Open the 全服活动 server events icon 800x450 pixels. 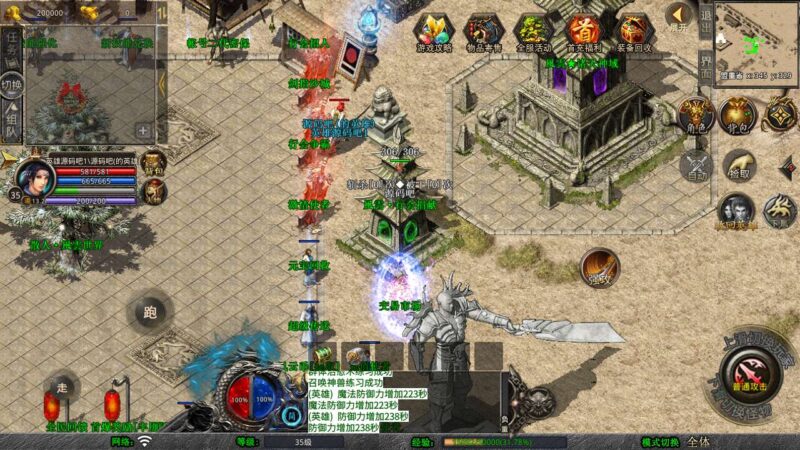(532, 32)
